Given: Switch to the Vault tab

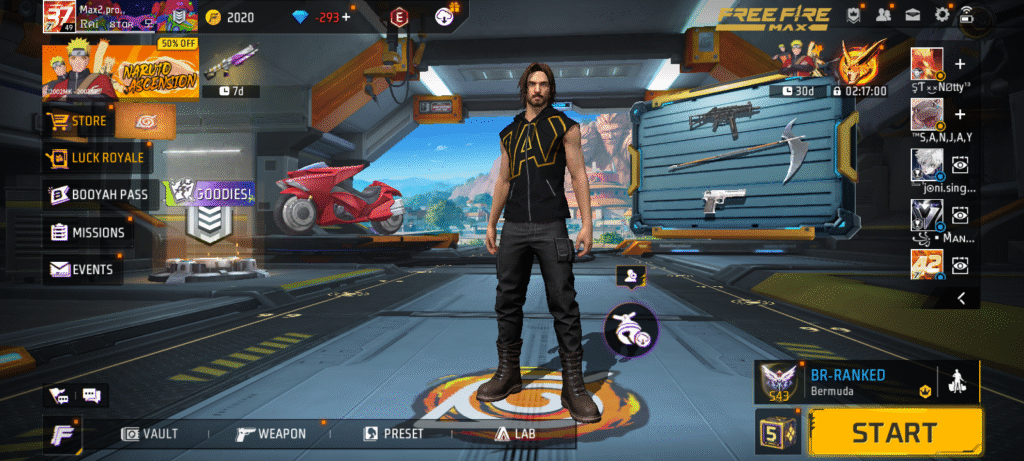Looking at the screenshot, I should click(150, 433).
